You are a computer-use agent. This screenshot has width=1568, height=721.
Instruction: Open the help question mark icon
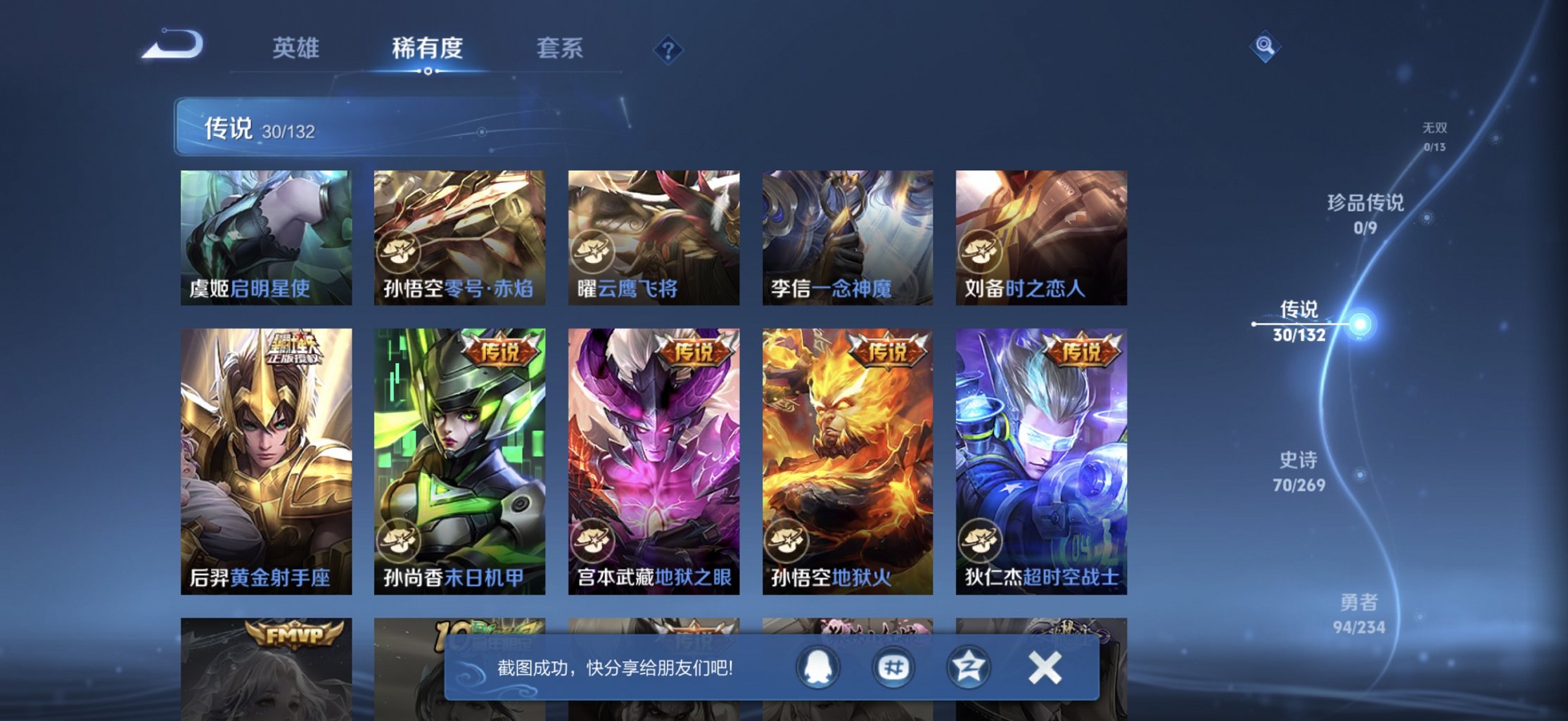point(669,49)
